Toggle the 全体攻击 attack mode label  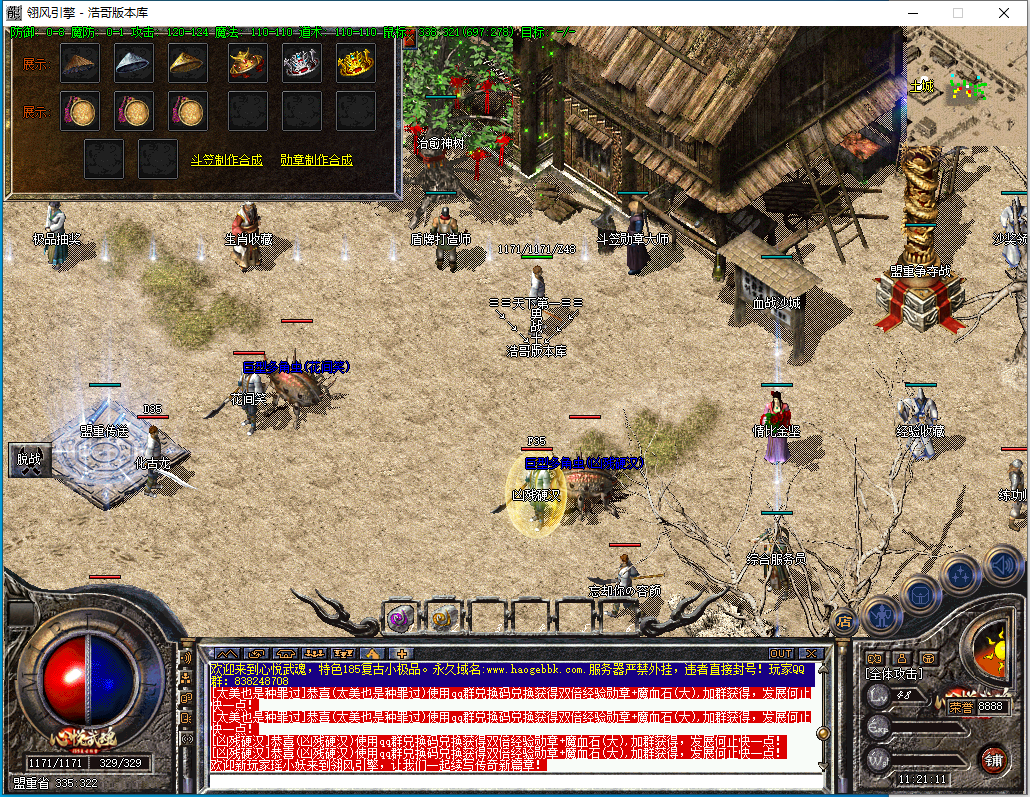tap(894, 675)
